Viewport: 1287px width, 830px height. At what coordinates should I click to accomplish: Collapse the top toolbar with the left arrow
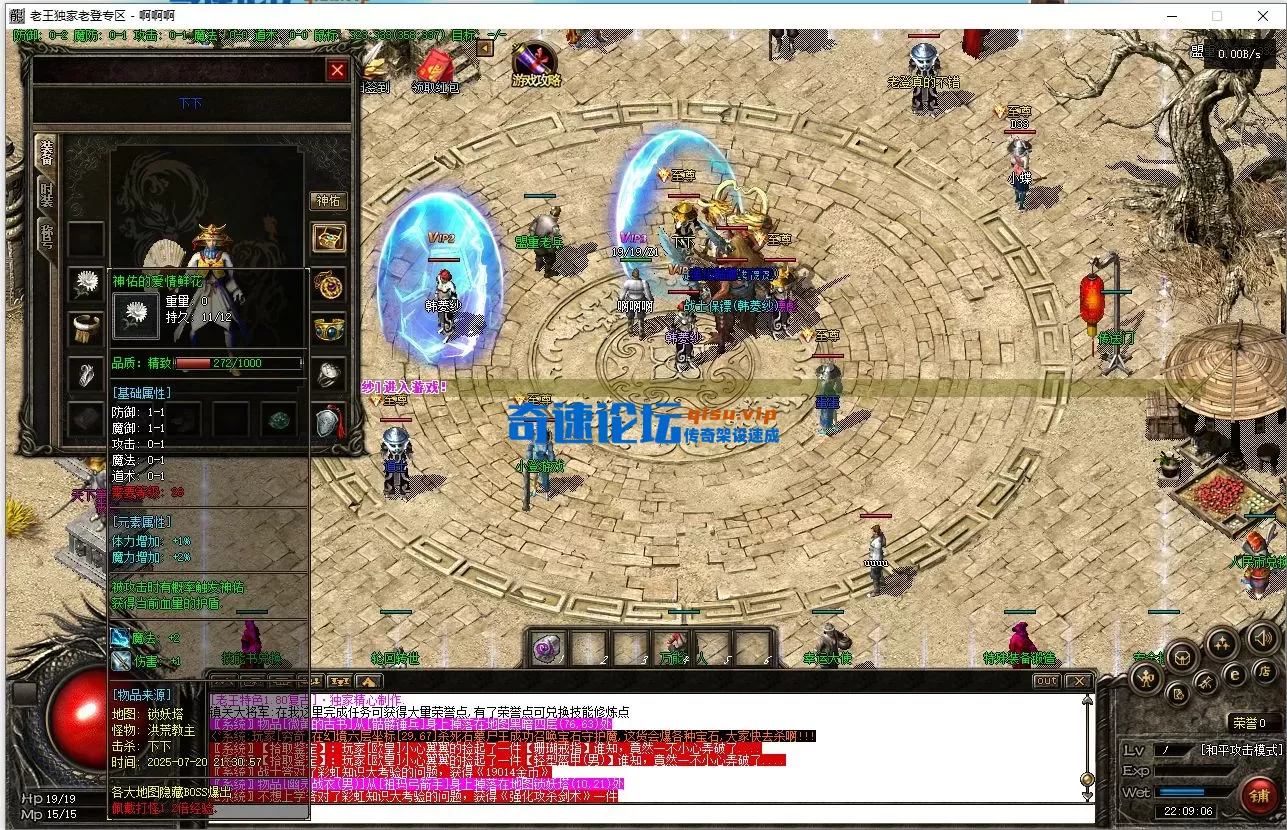484,49
